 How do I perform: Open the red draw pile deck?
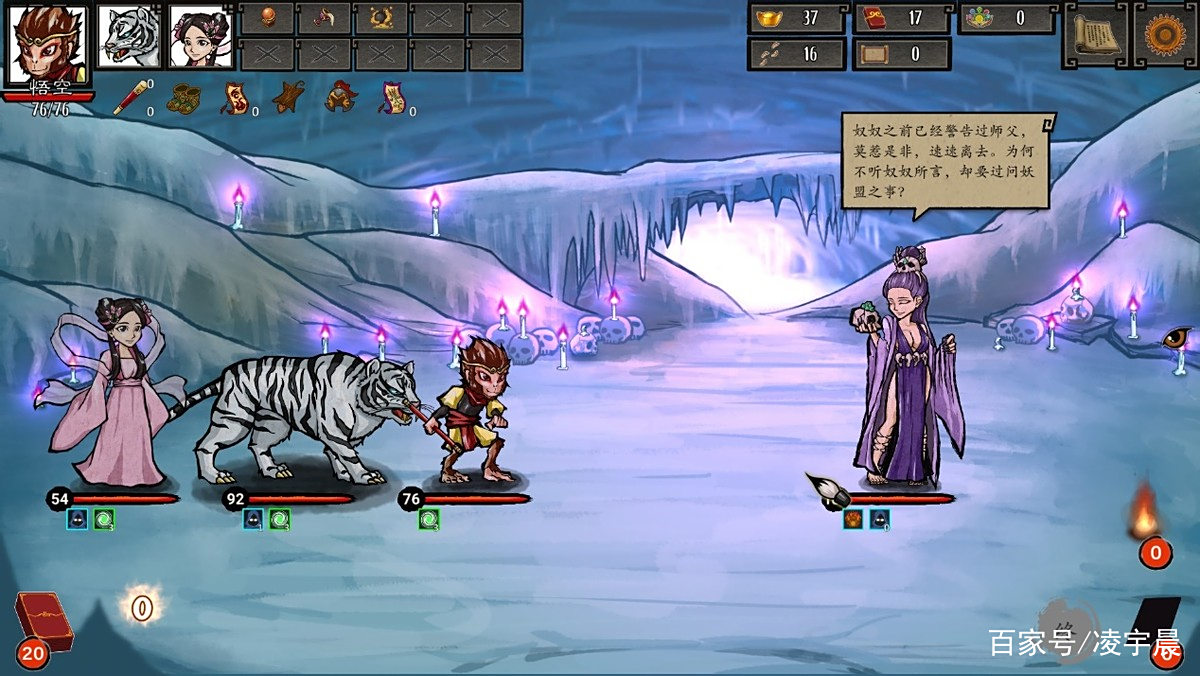click(x=41, y=622)
